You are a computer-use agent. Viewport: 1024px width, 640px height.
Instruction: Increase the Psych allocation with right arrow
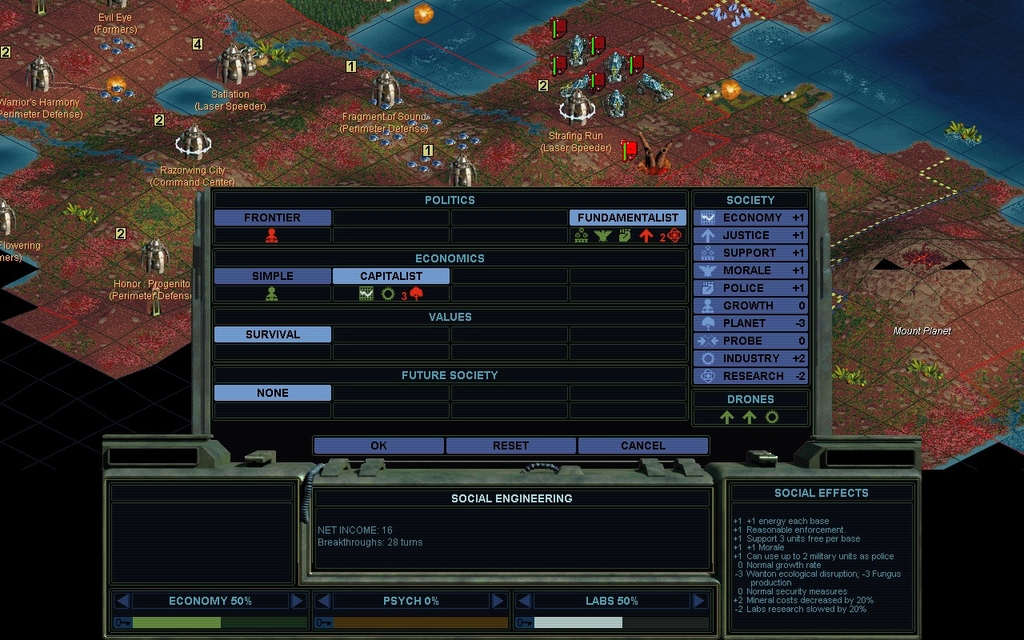pos(498,601)
